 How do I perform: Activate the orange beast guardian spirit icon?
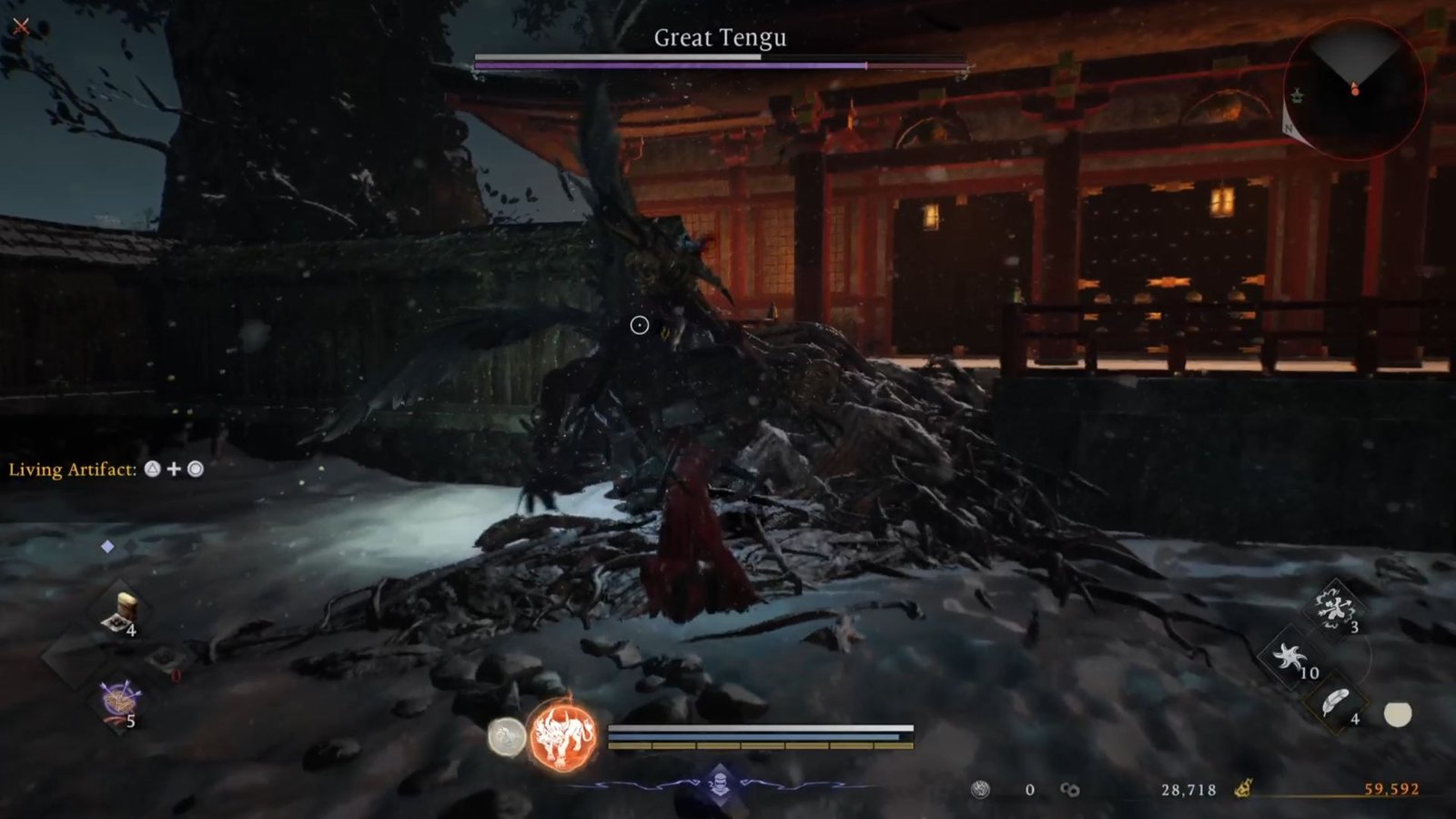coord(563,734)
